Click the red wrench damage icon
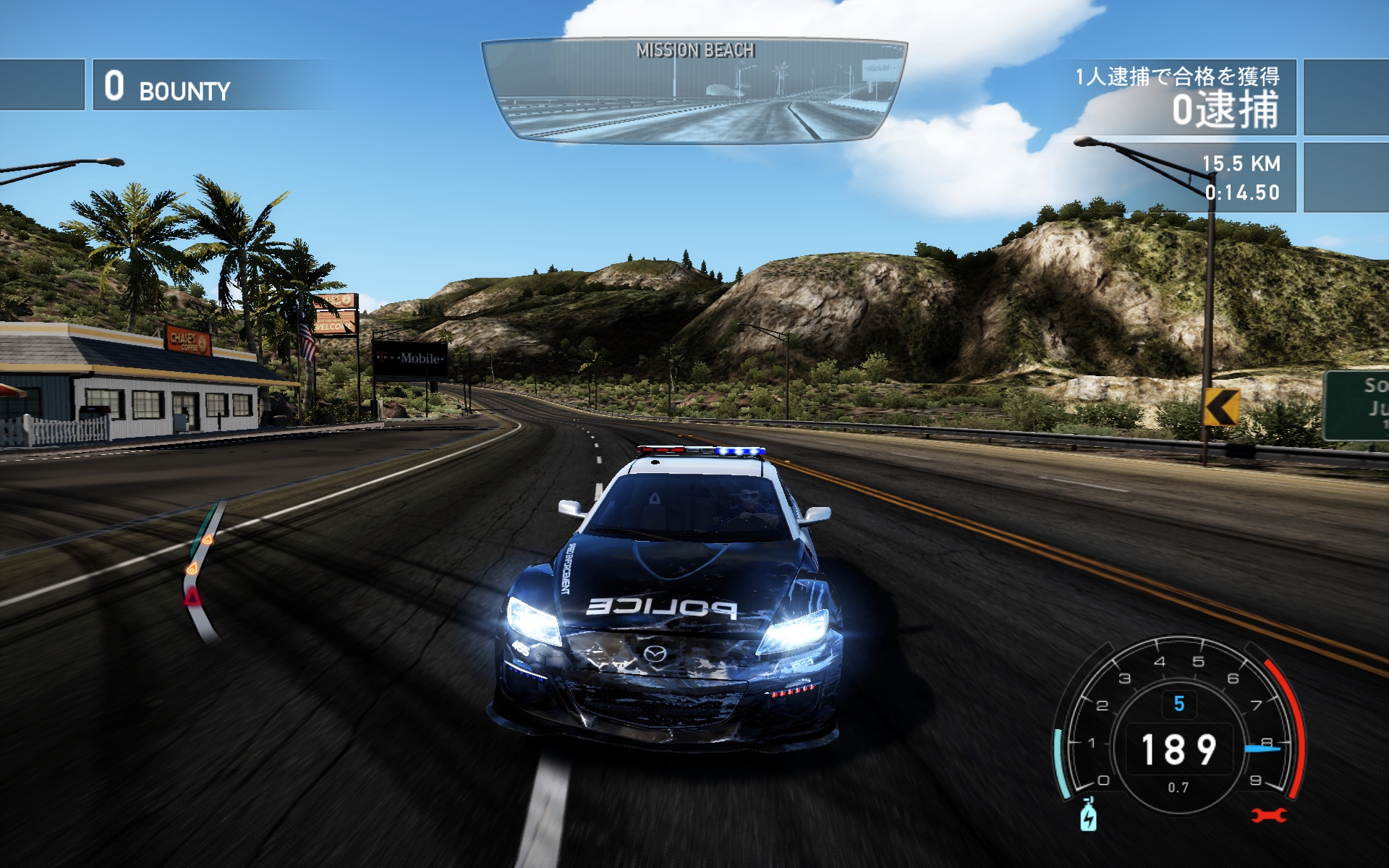The height and width of the screenshot is (868, 1389). click(1269, 816)
